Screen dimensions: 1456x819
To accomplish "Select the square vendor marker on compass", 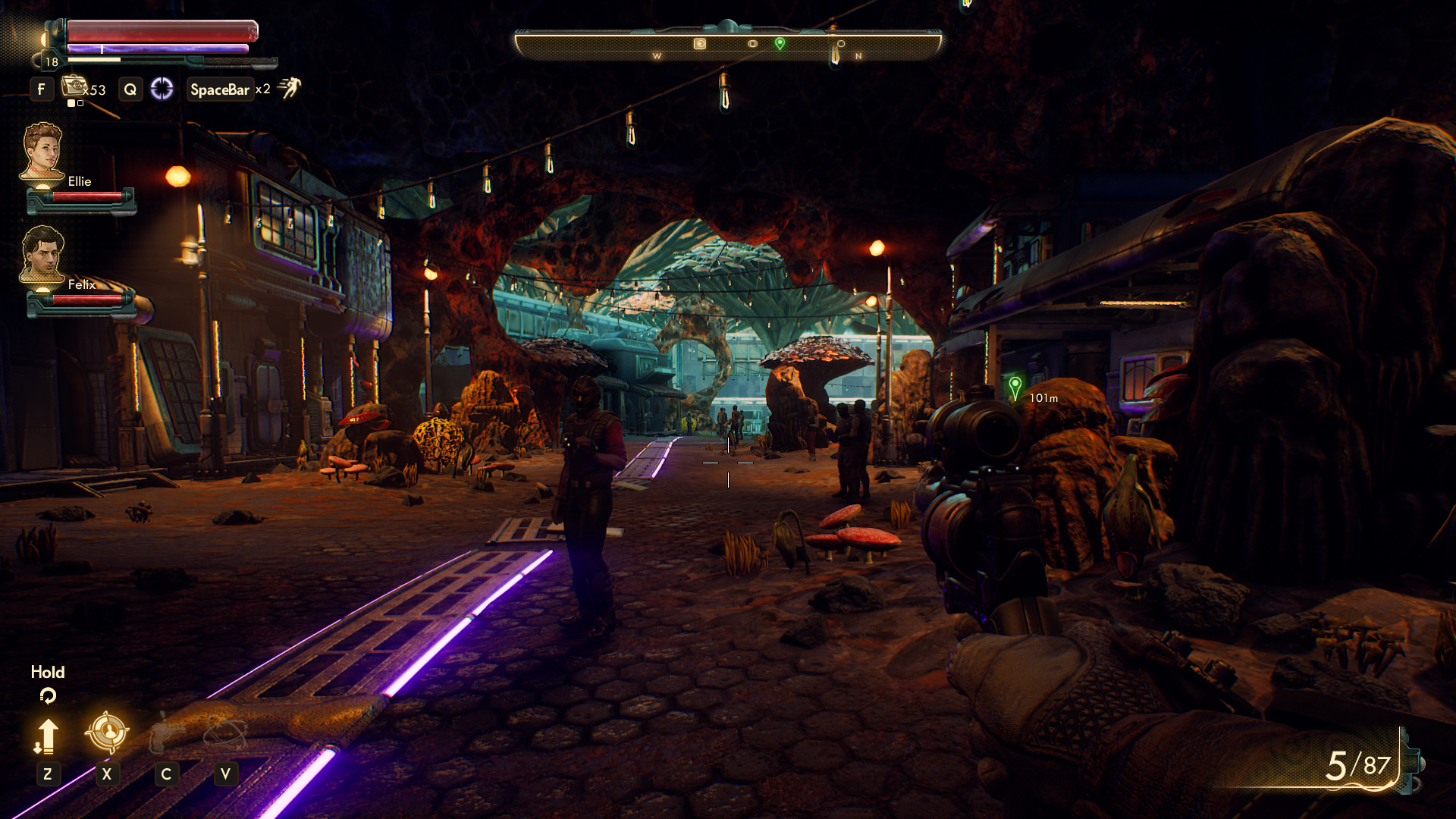I will tap(700, 44).
